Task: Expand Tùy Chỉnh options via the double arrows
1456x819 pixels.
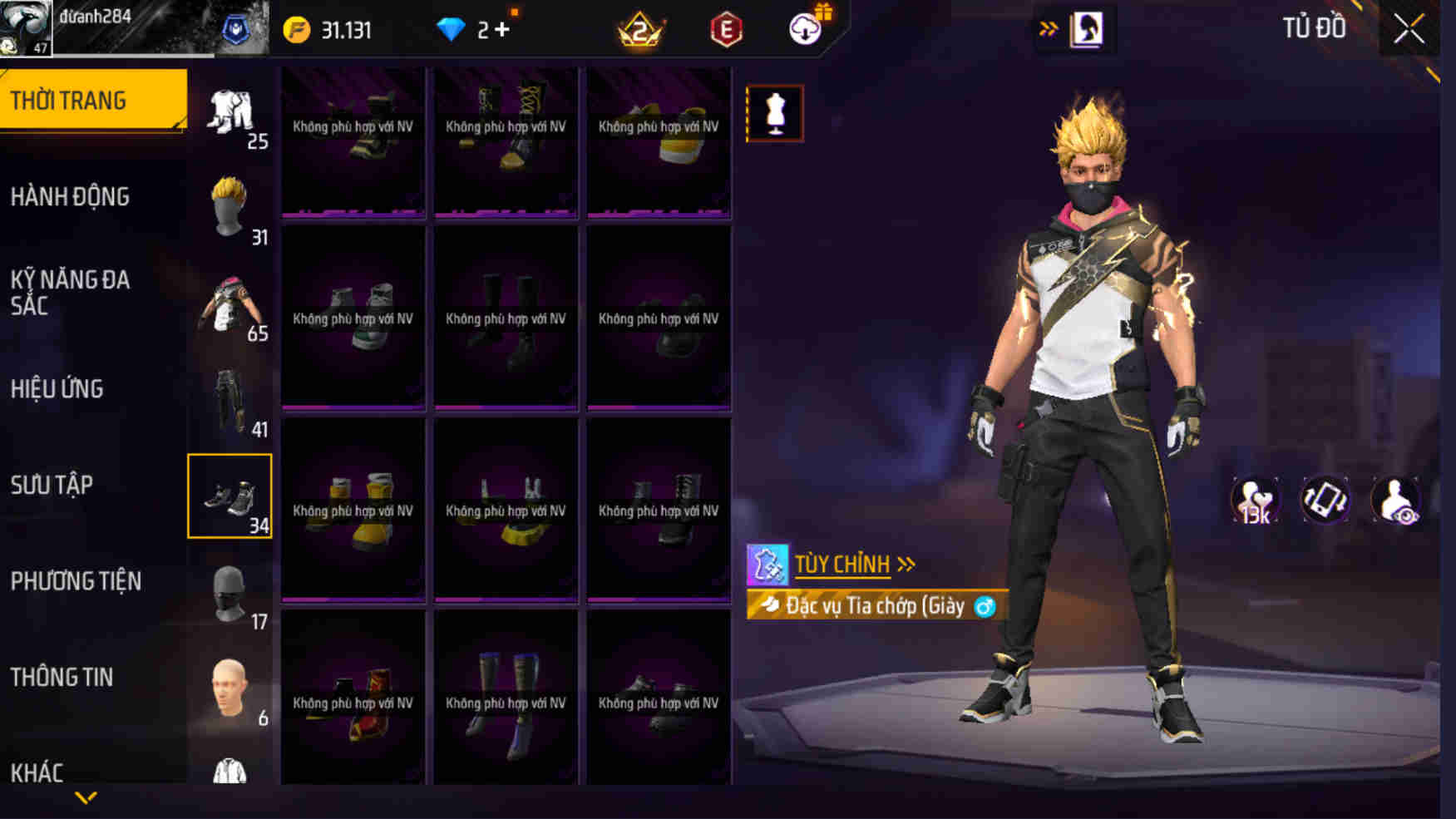Action: 906,563
